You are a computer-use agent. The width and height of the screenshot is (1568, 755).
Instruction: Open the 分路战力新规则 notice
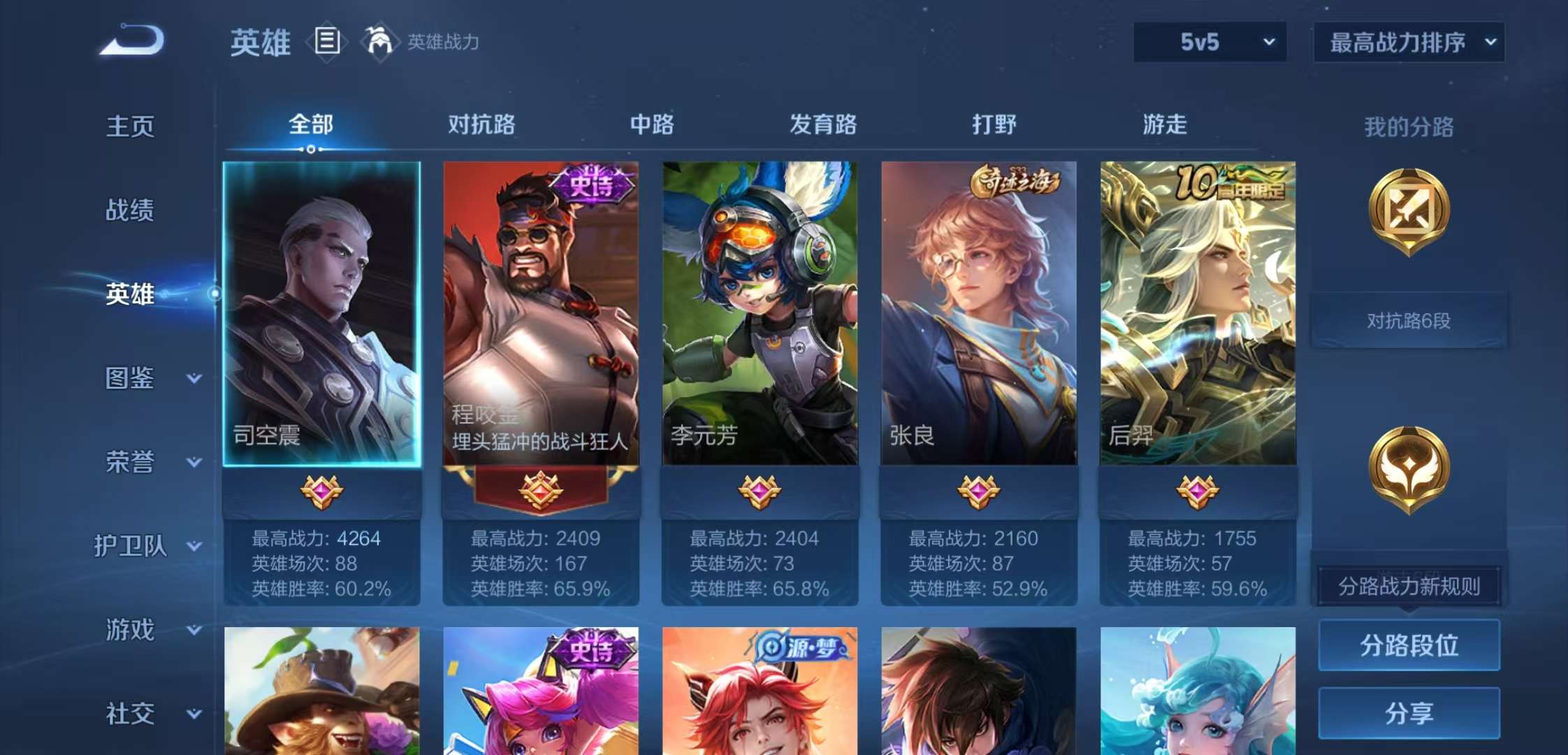1408,587
